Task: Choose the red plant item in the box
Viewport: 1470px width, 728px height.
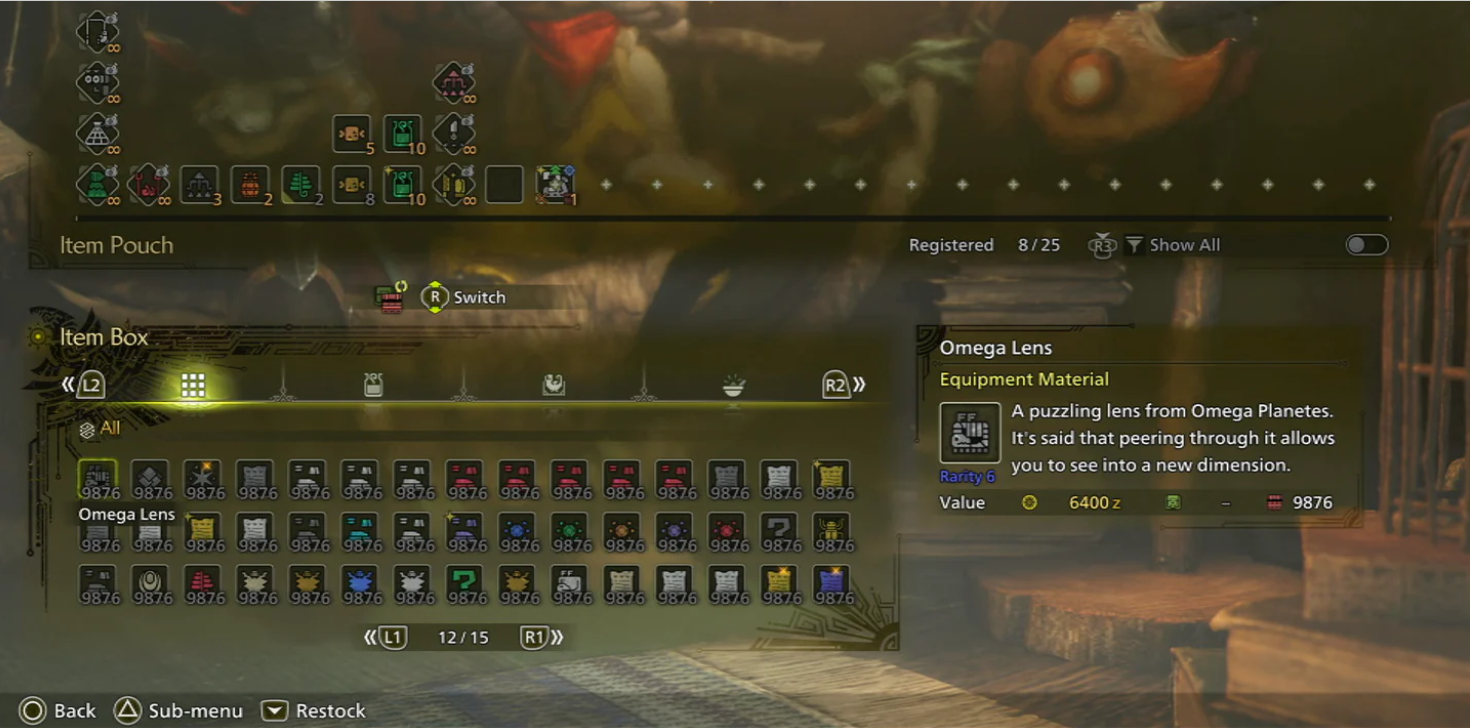Action: (204, 584)
